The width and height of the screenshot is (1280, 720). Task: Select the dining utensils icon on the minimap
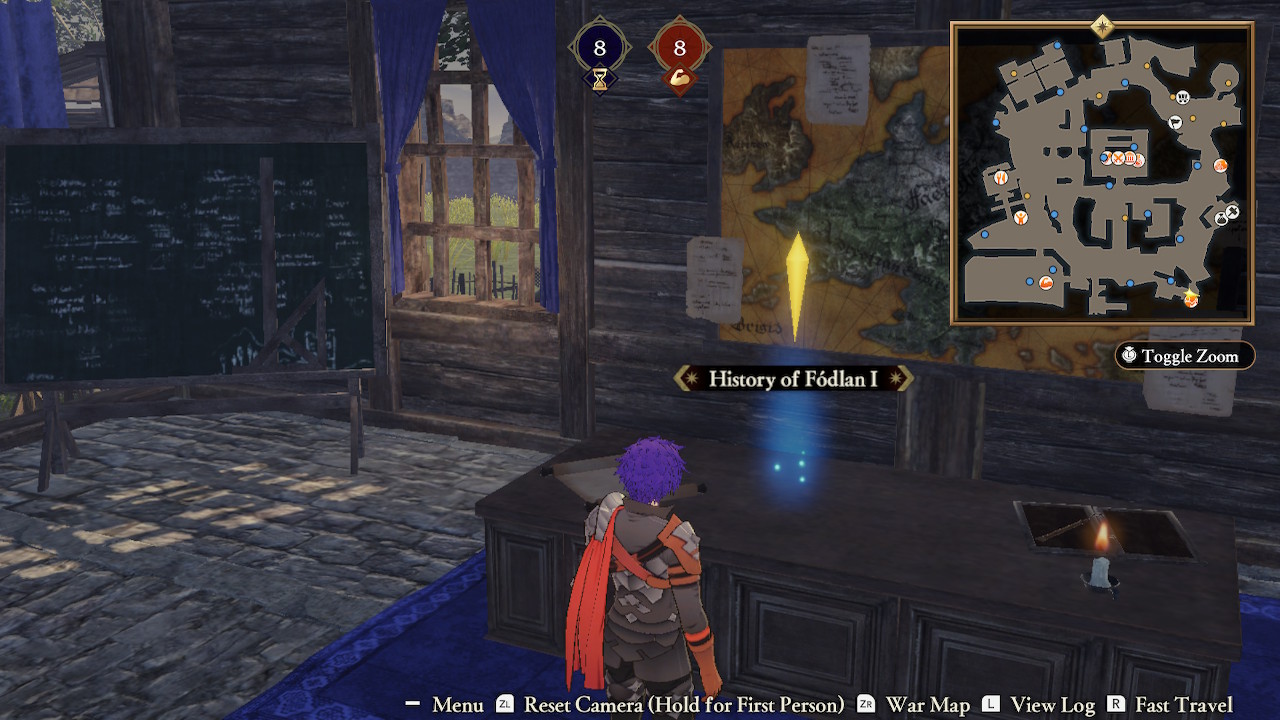click(x=1000, y=176)
